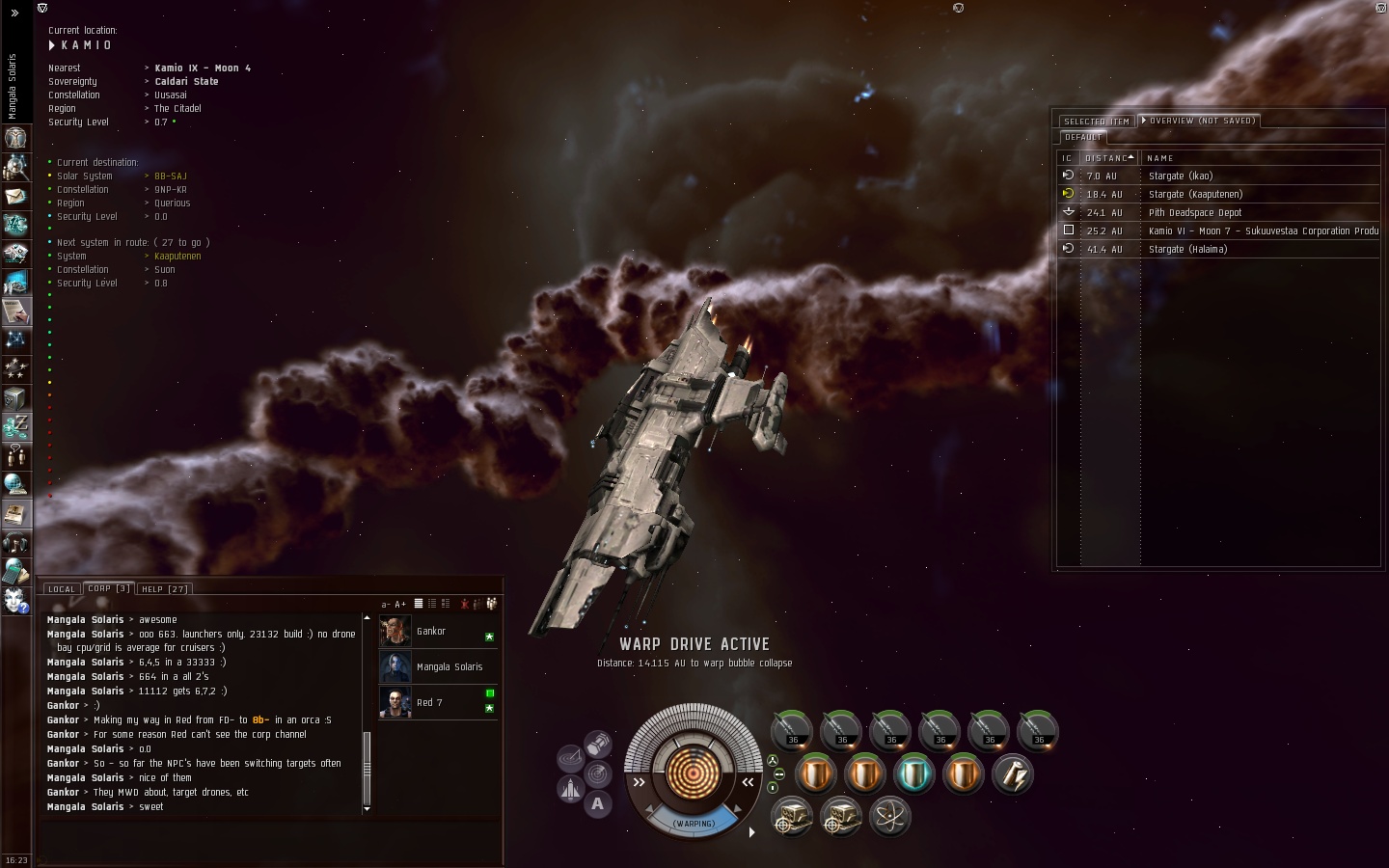Activate the capacitor booster battery module

tap(1012, 773)
